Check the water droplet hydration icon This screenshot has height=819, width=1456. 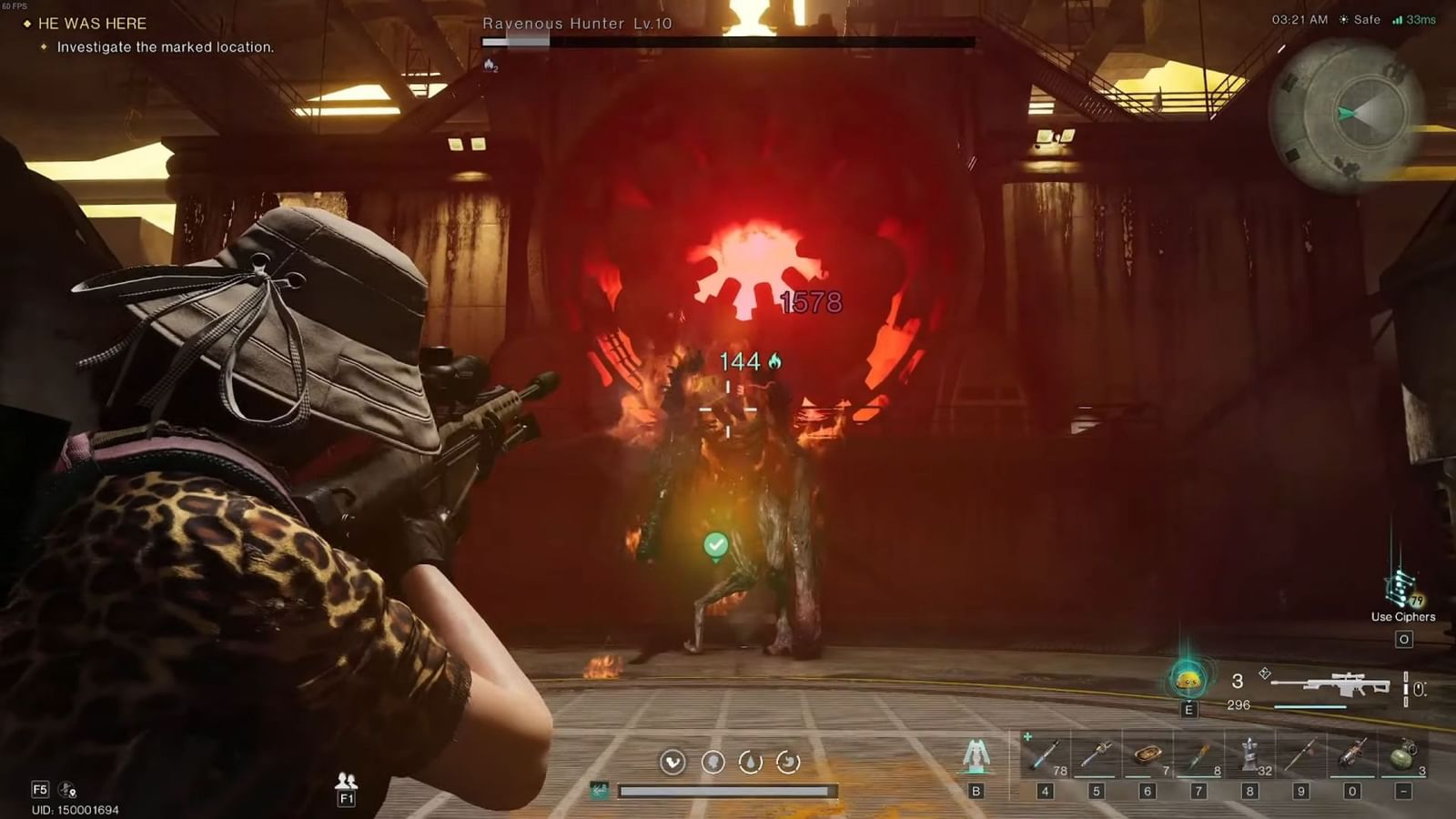pos(750,762)
